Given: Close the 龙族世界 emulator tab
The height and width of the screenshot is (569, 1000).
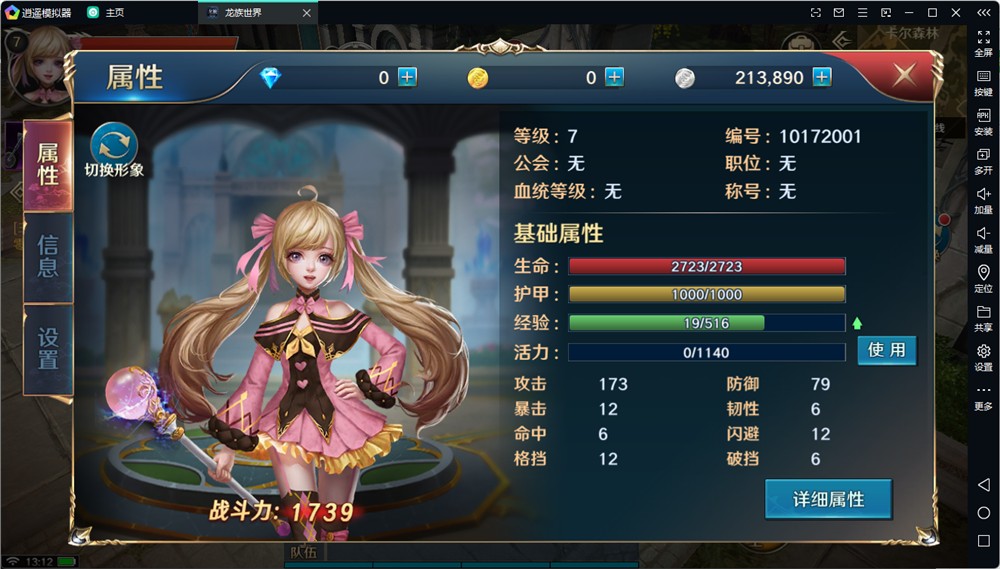Looking at the screenshot, I should tap(307, 12).
